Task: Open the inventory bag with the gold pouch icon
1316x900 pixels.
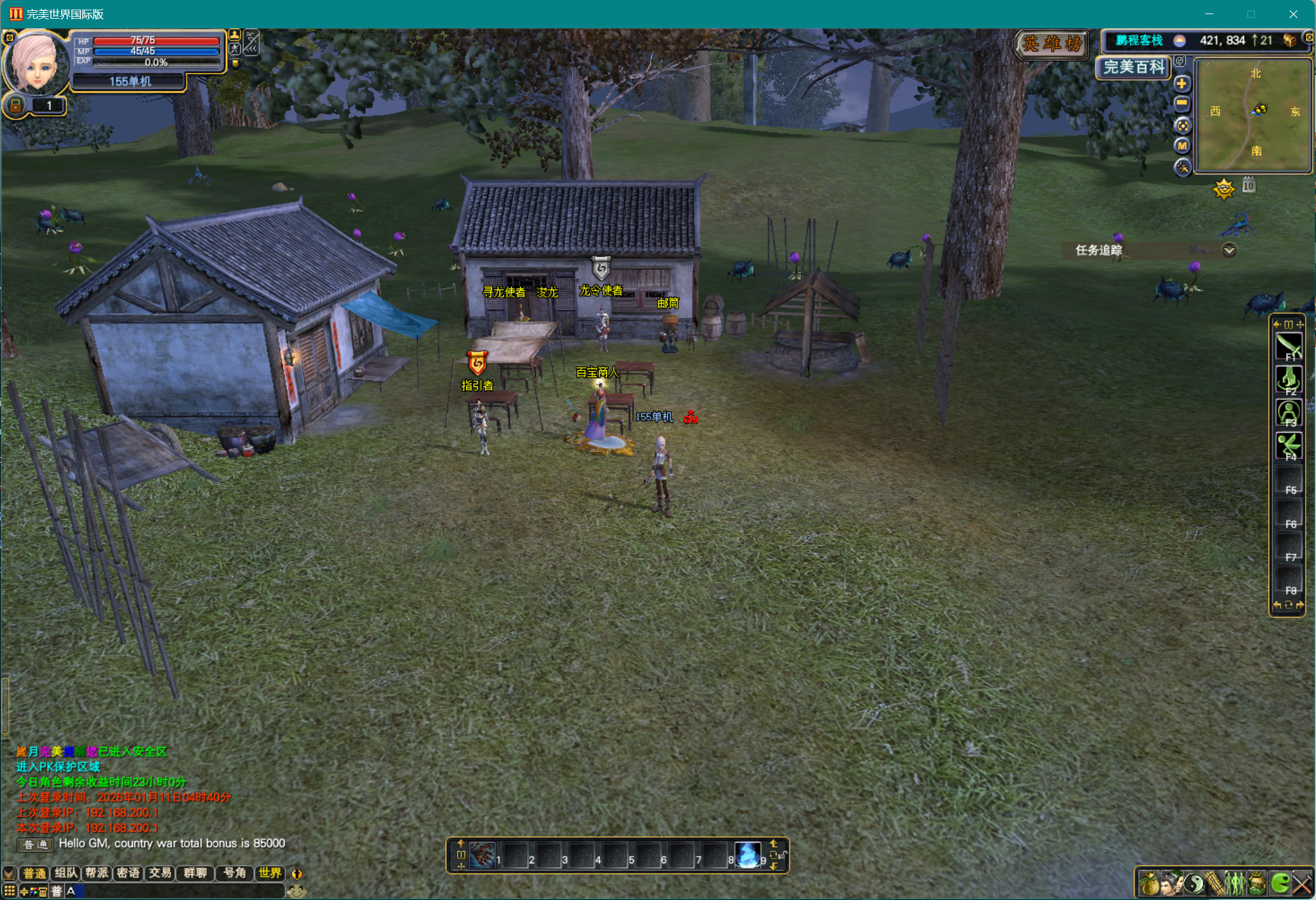Action: coord(1149,883)
